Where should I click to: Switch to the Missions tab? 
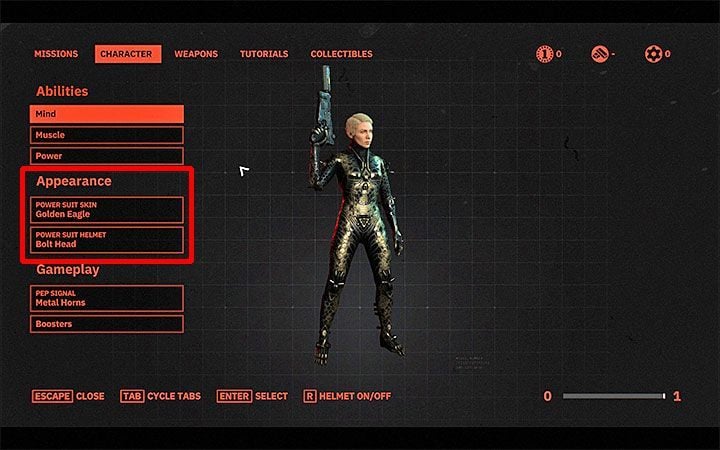[x=56, y=54]
